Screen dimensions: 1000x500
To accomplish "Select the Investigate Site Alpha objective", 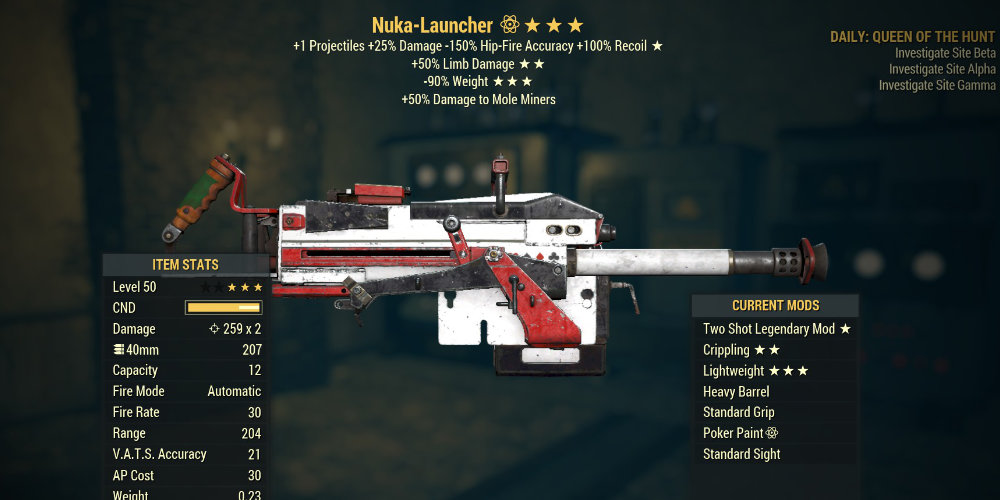I will click(x=942, y=69).
